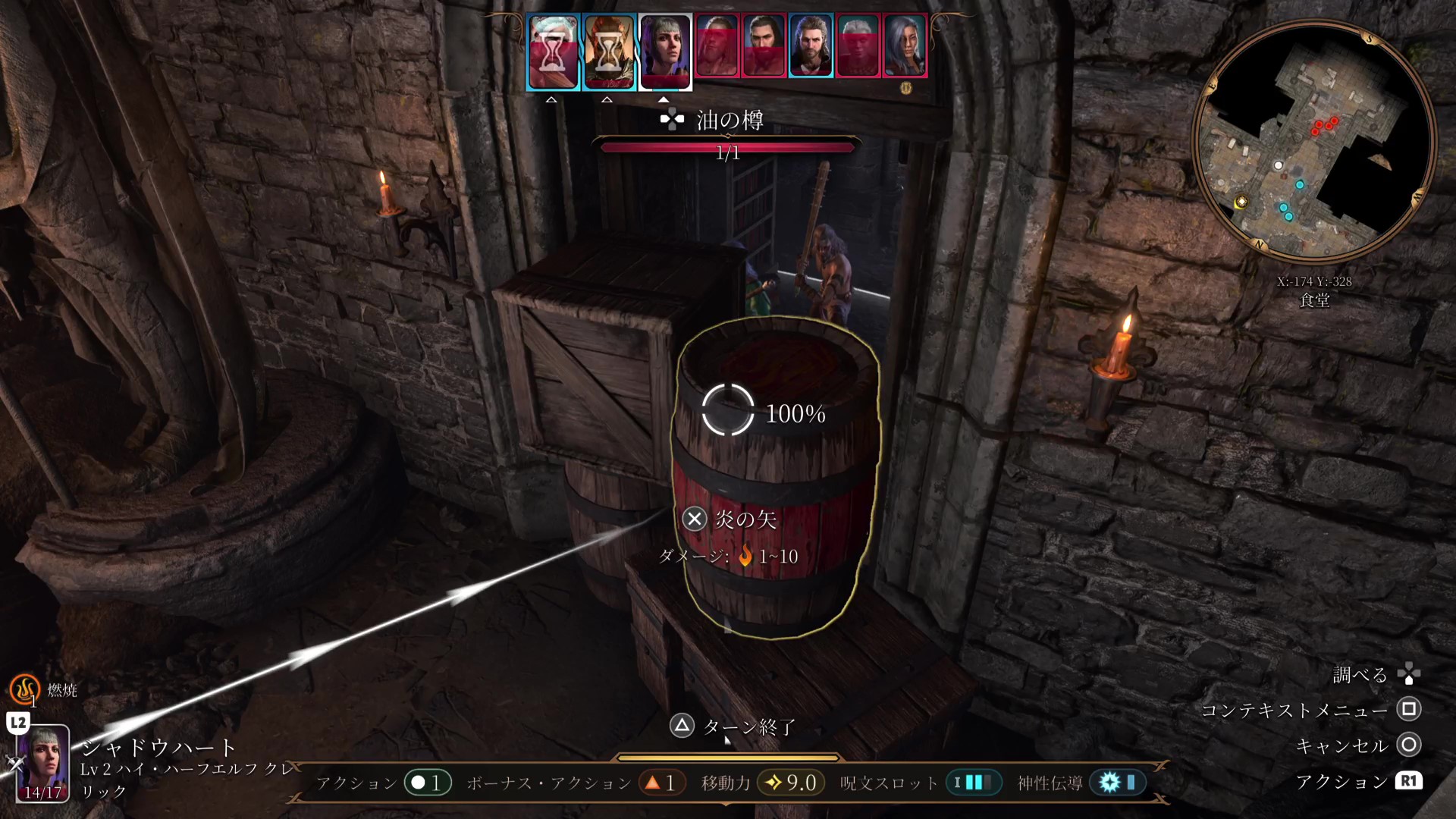Inspect the Burning status effect icon
This screenshot has width=1456, height=819.
point(24,689)
